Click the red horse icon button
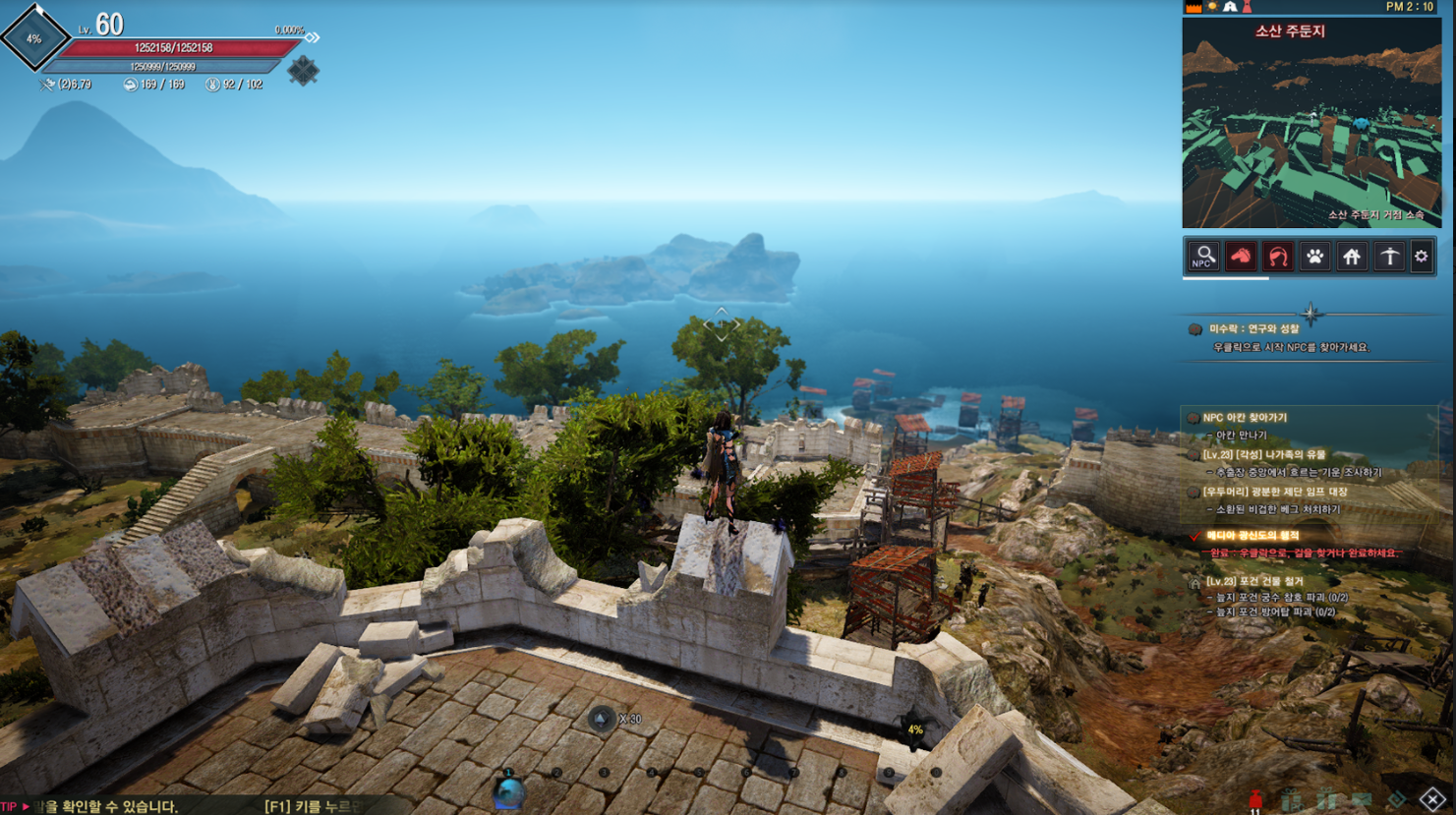The image size is (1456, 815). (x=1241, y=257)
